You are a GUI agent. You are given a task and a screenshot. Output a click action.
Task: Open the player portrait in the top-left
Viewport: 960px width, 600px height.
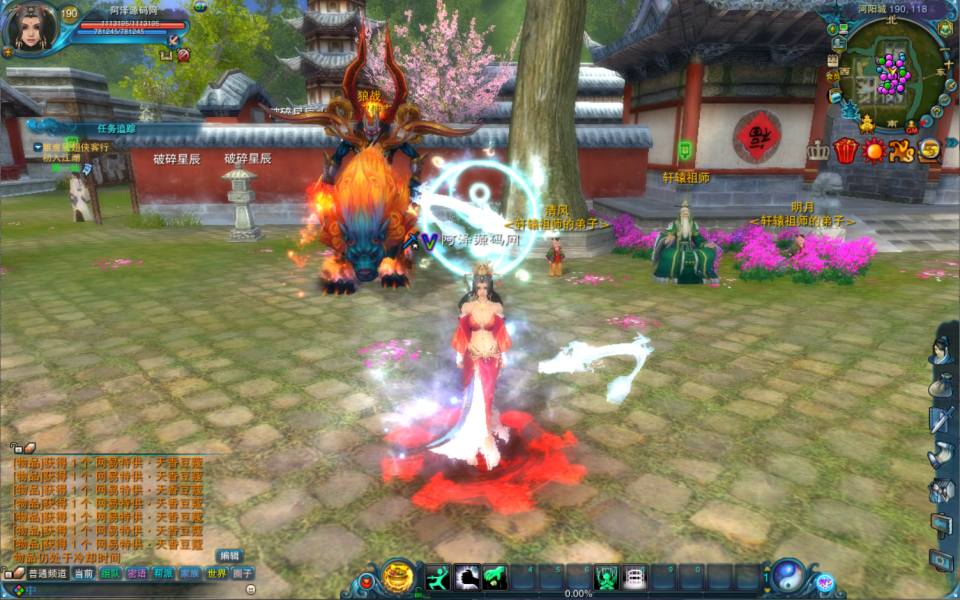pyautogui.click(x=28, y=27)
